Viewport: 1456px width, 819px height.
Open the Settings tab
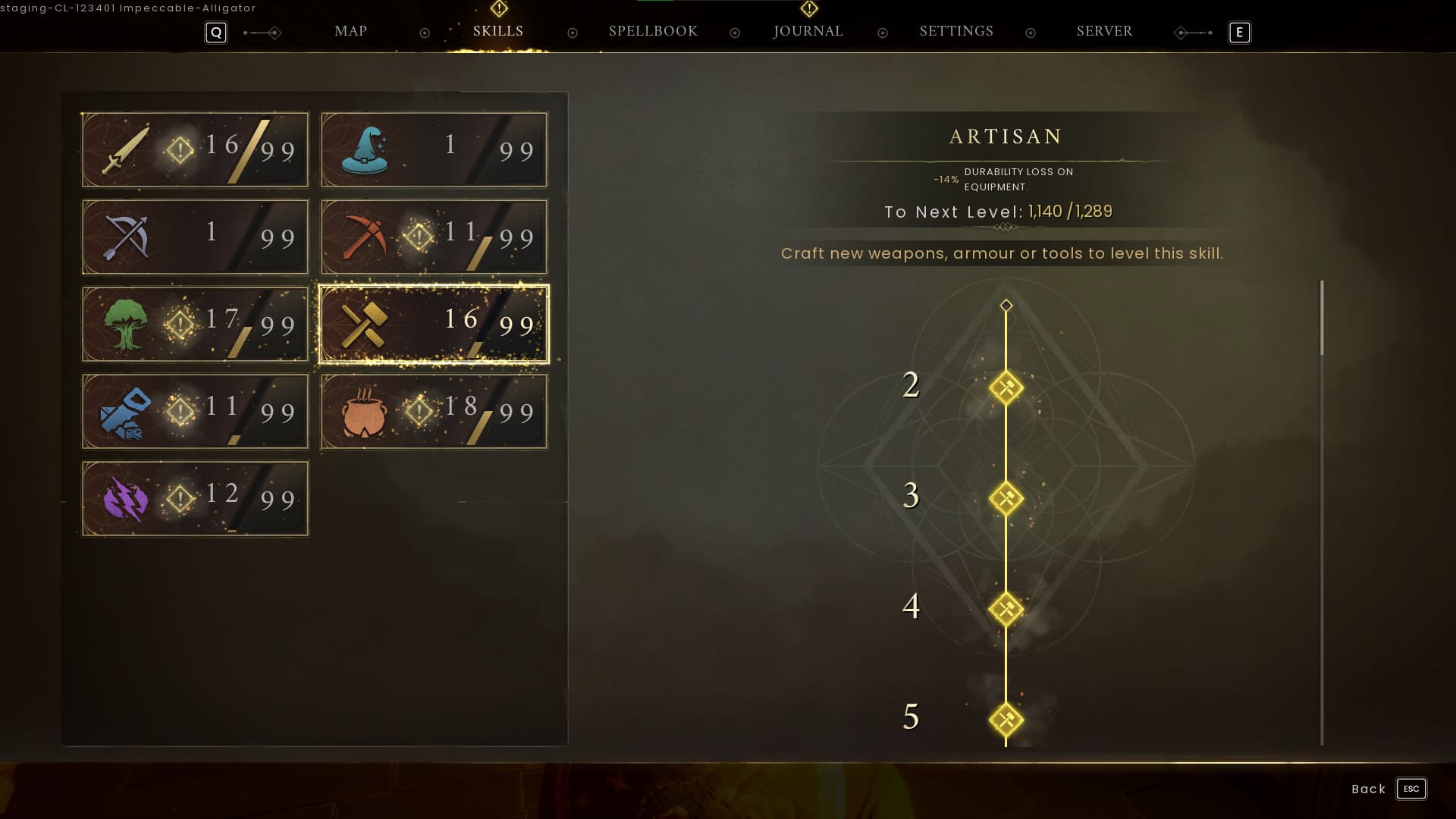click(x=956, y=31)
